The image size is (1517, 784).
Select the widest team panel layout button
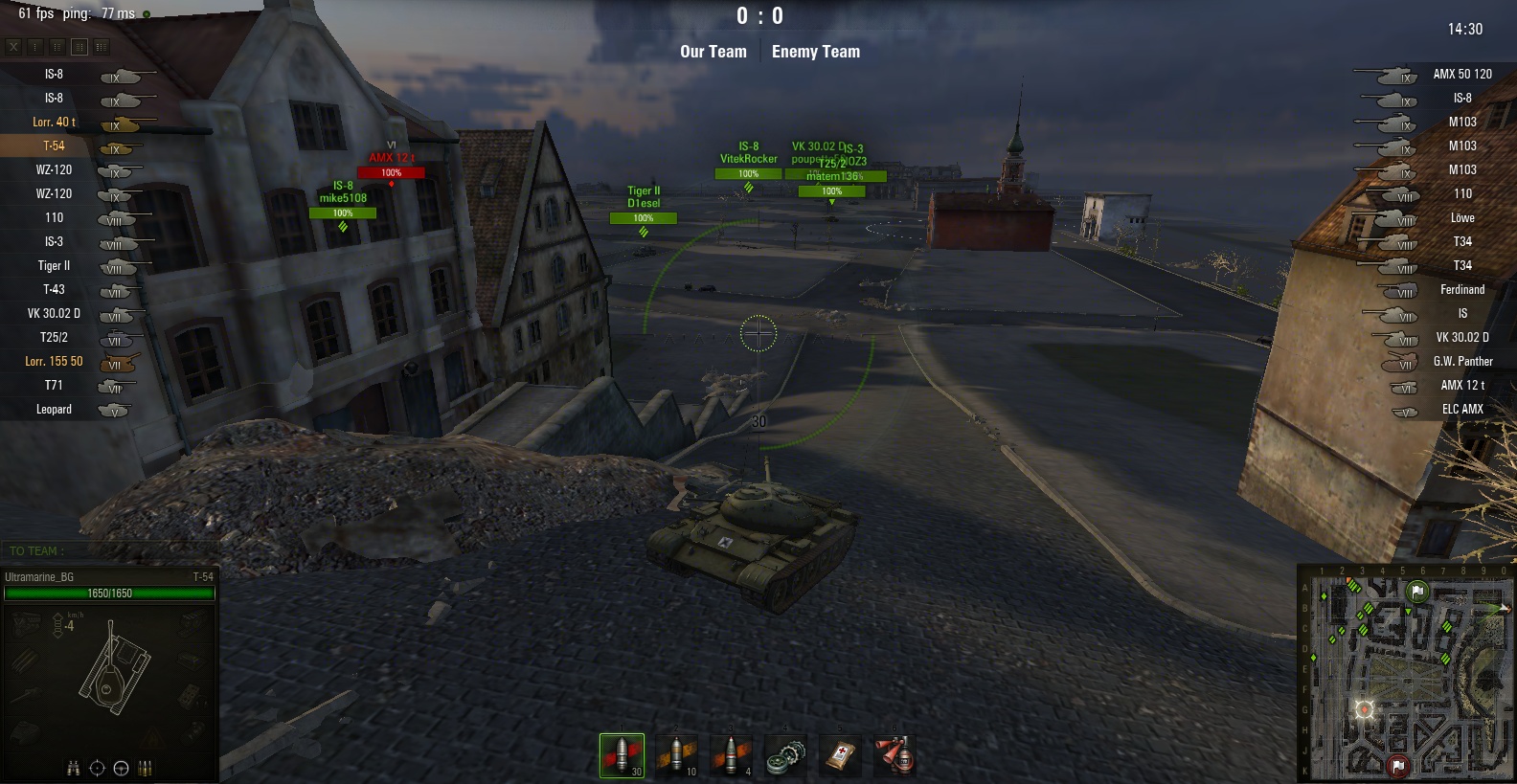[x=102, y=46]
